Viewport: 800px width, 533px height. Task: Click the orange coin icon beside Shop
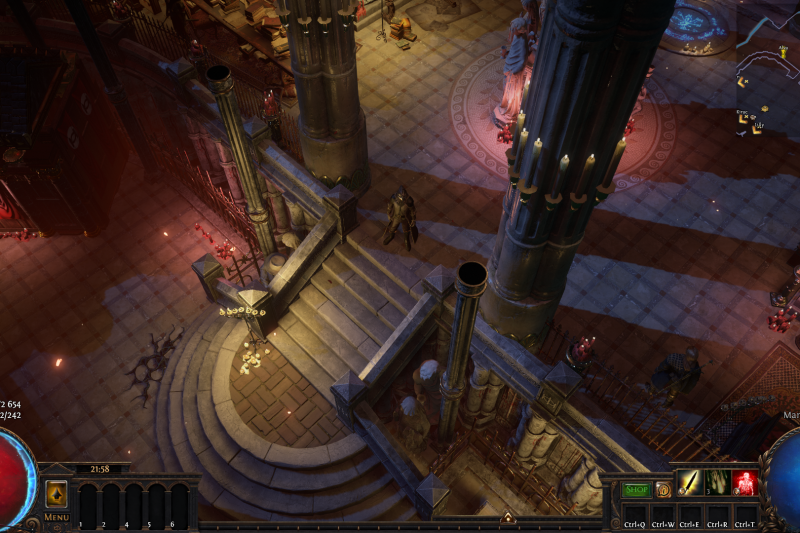click(x=663, y=490)
